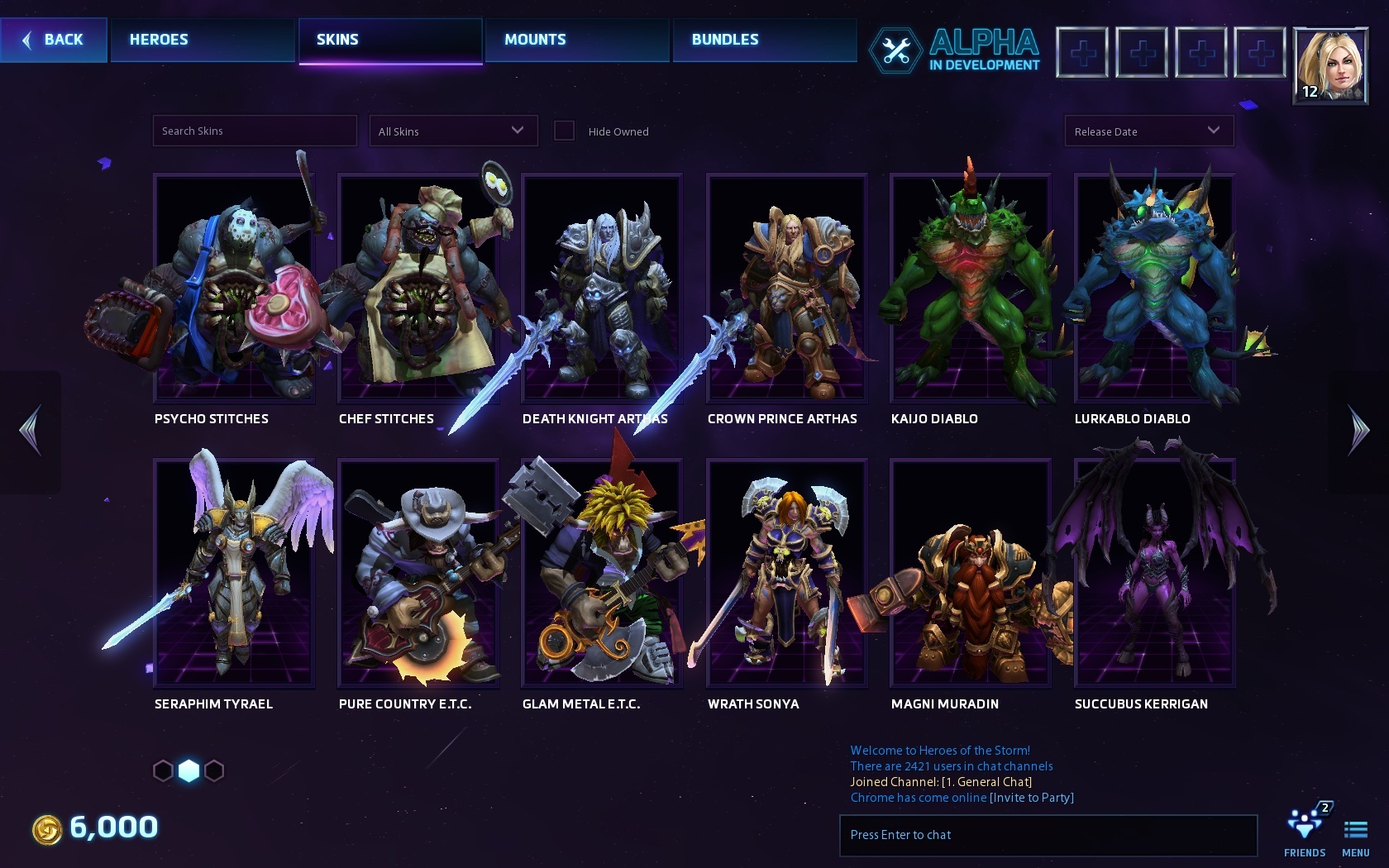Open the All Skins filter dropdown

pyautogui.click(x=452, y=131)
